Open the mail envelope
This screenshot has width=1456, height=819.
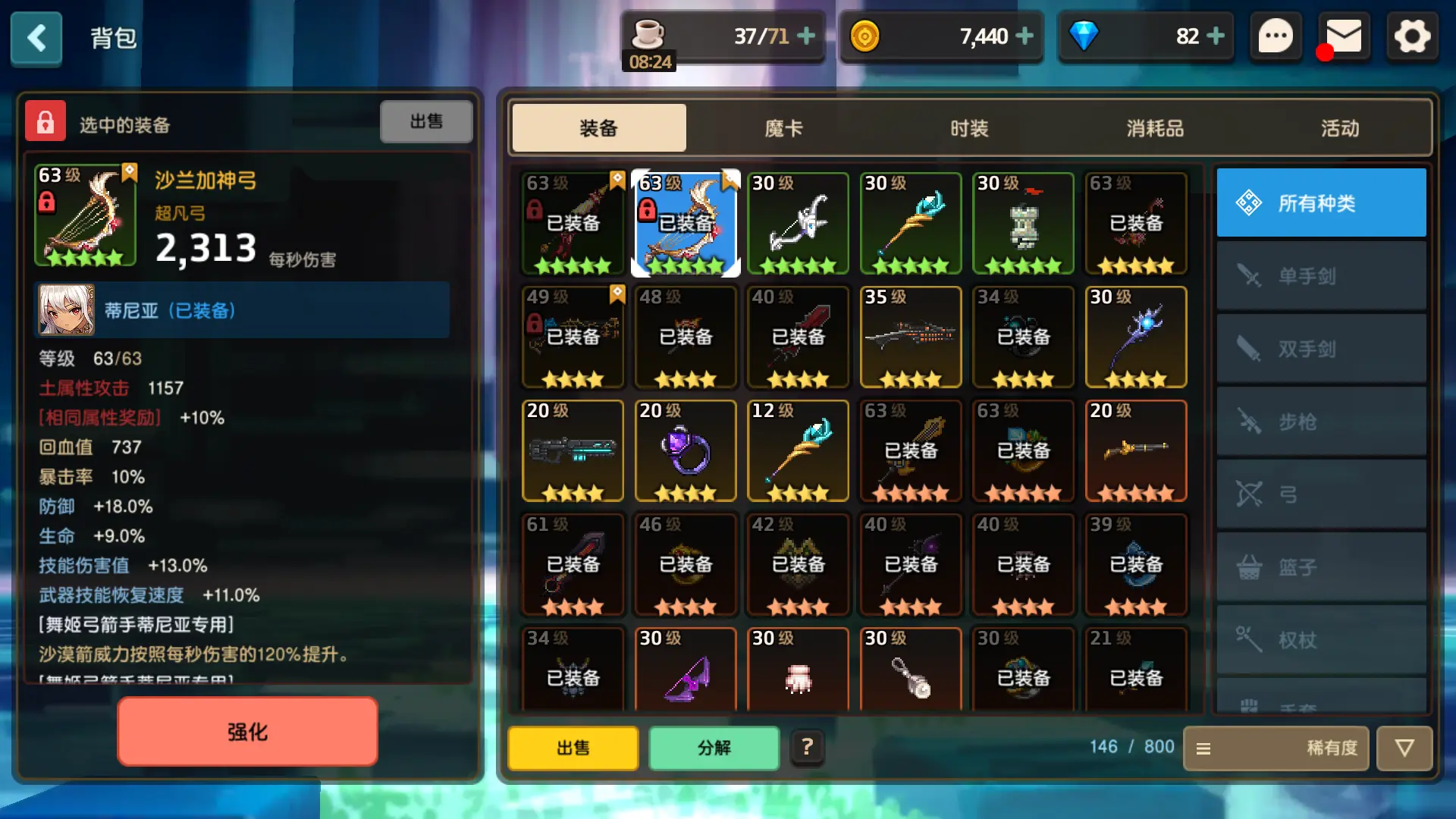coord(1344,36)
